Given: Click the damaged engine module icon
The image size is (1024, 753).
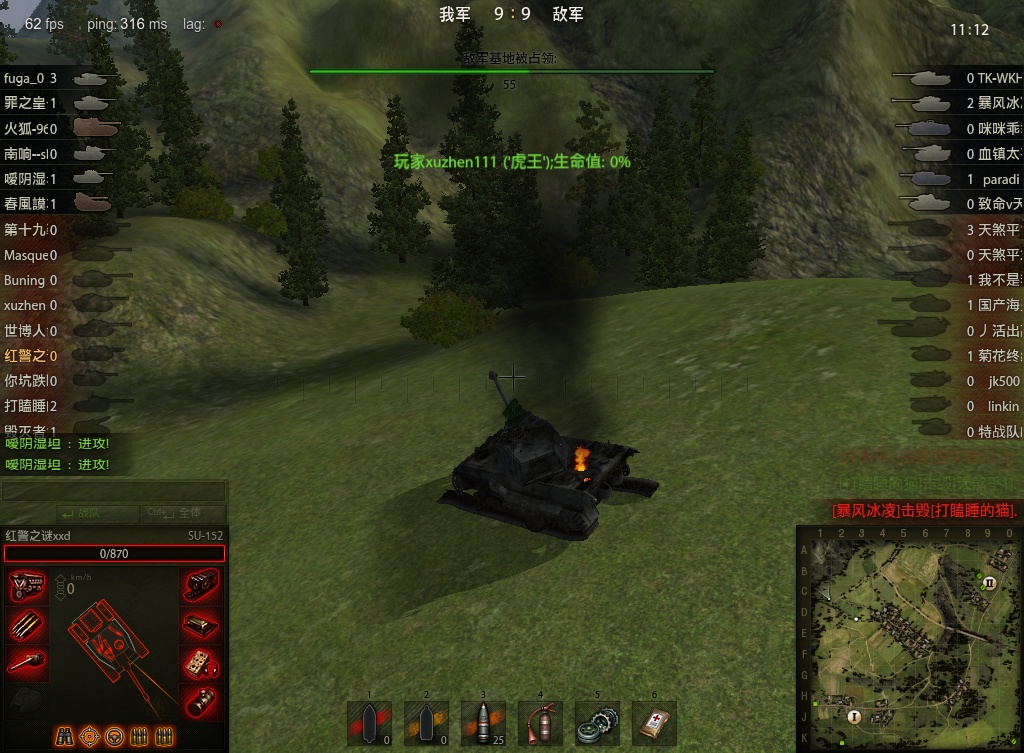Looking at the screenshot, I should click(x=27, y=587).
